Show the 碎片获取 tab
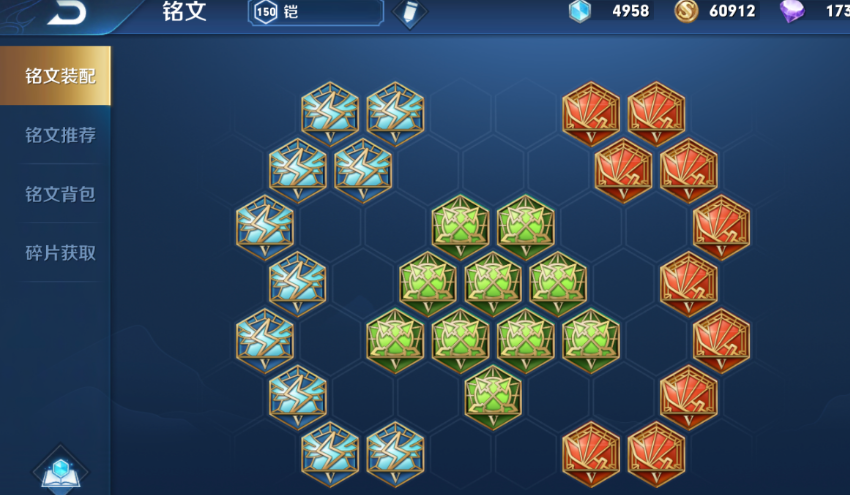Image resolution: width=850 pixels, height=495 pixels. point(60,253)
